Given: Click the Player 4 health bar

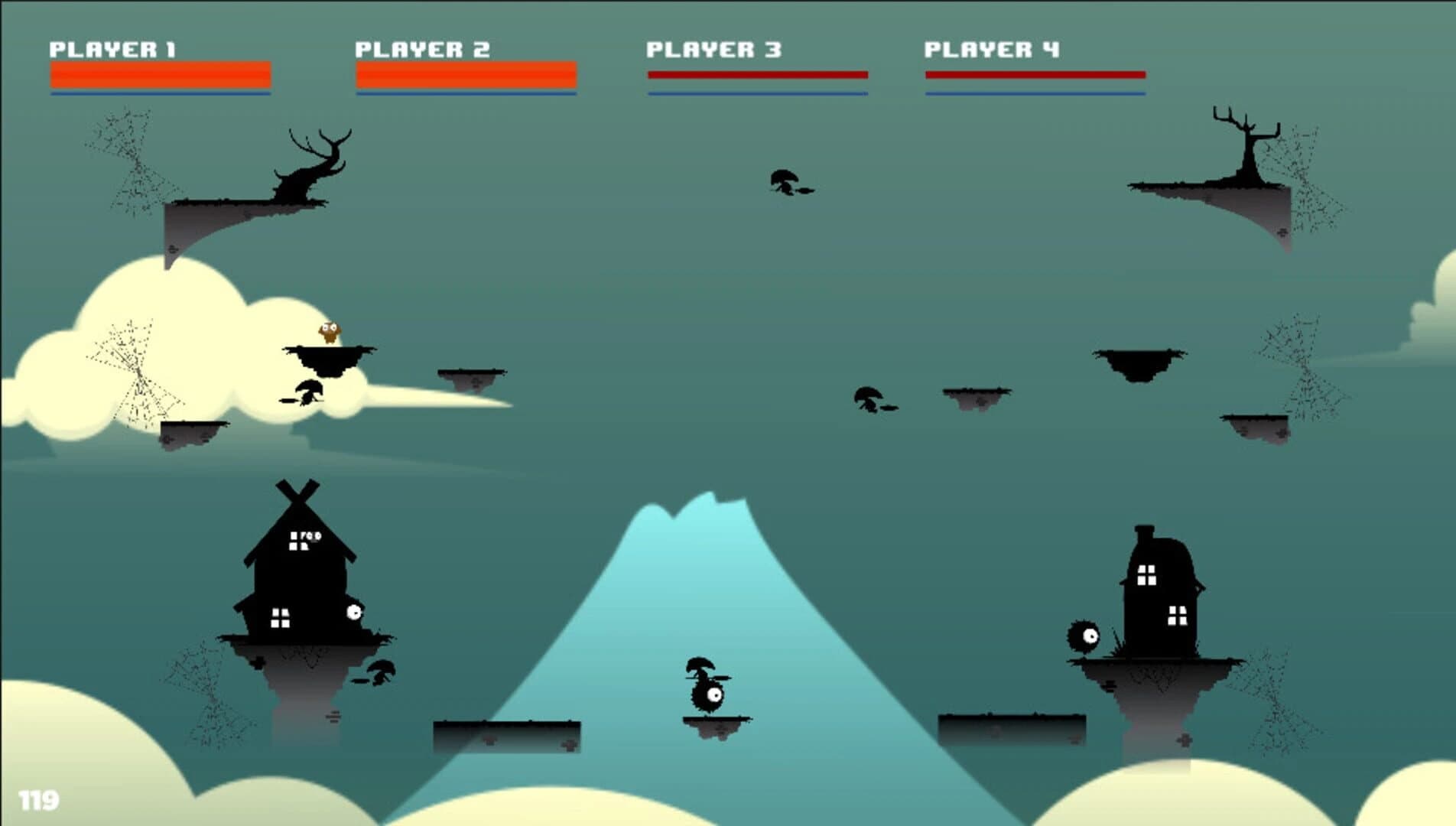Looking at the screenshot, I should pos(1035,73).
